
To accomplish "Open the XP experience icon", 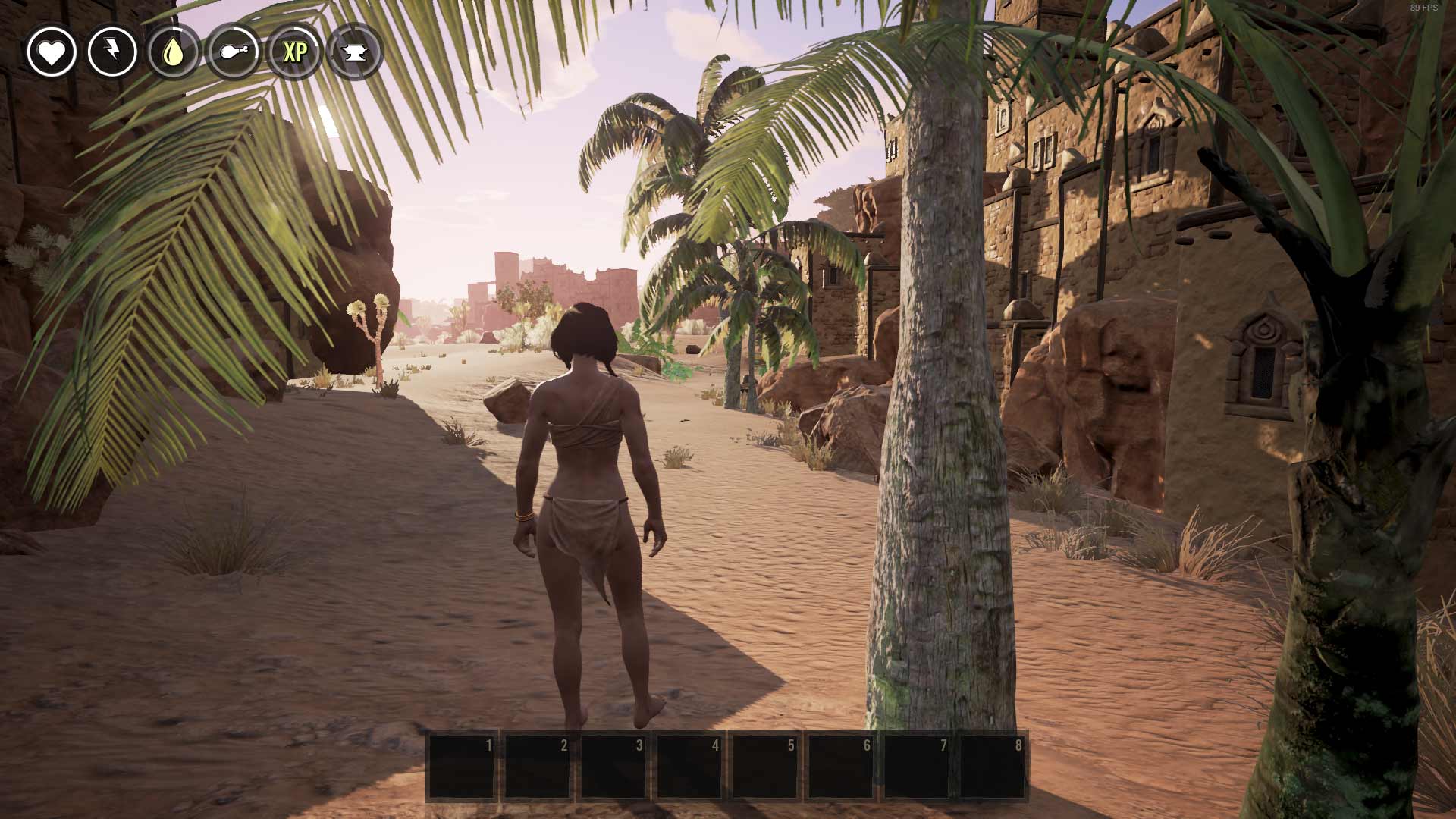I will [x=294, y=52].
